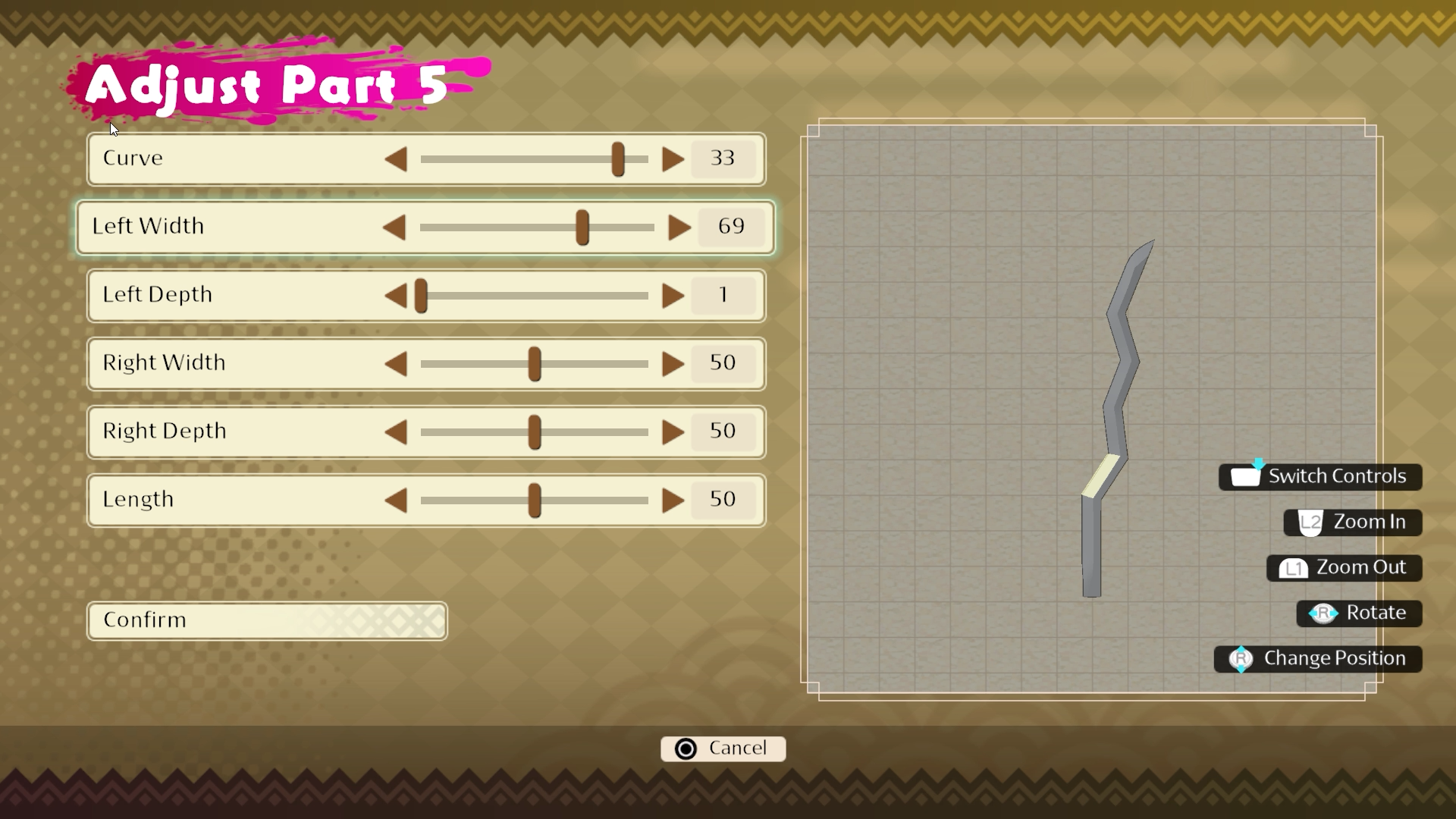Increase Left Width with the right arrow

[679, 227]
